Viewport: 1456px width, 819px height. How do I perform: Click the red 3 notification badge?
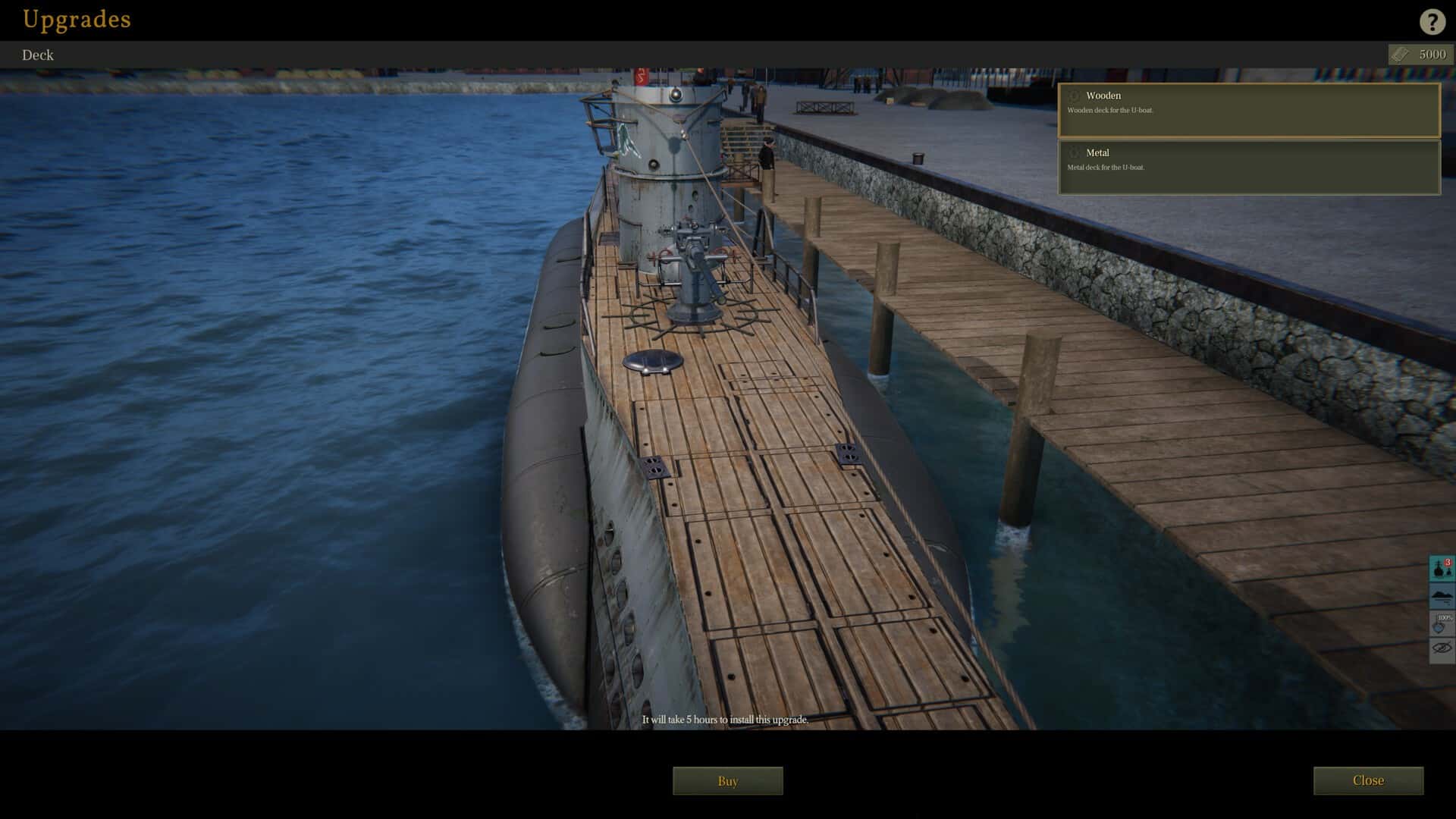1447,563
